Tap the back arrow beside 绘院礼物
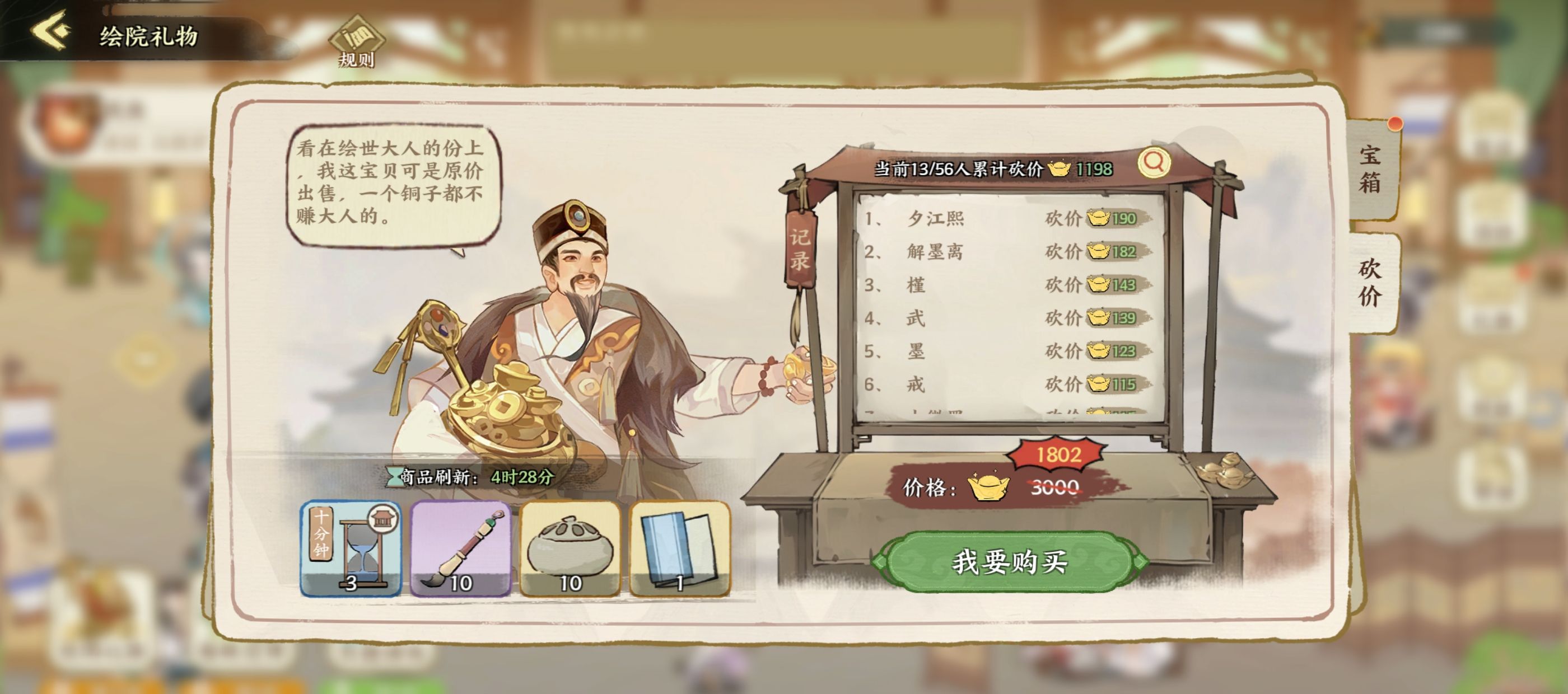This screenshot has height=694, width=1568. [50, 34]
